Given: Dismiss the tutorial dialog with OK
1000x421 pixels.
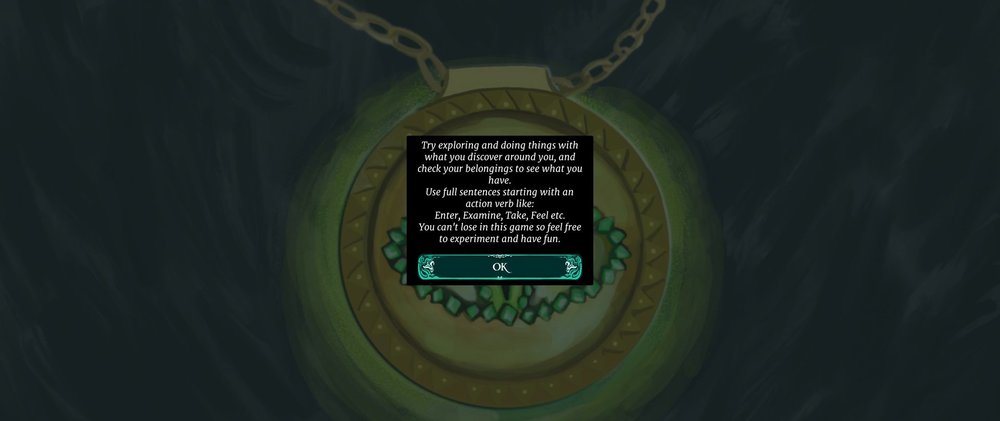Looking at the screenshot, I should point(500,267).
